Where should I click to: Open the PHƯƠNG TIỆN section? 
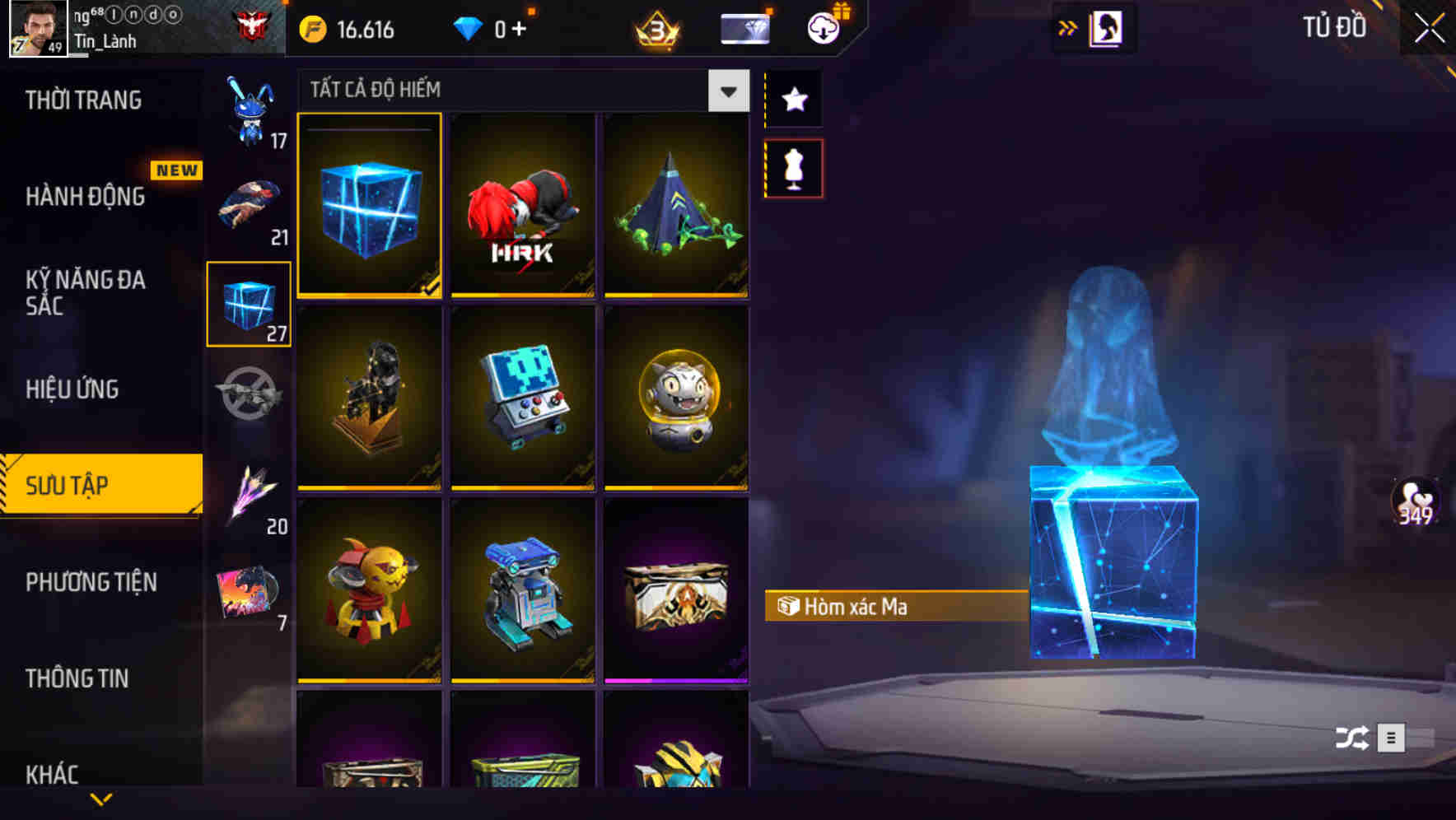91,582
